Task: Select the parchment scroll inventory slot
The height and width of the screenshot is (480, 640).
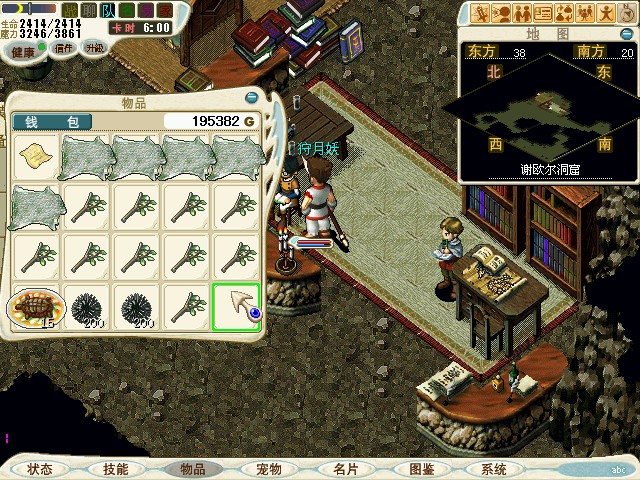Action: 36,156
